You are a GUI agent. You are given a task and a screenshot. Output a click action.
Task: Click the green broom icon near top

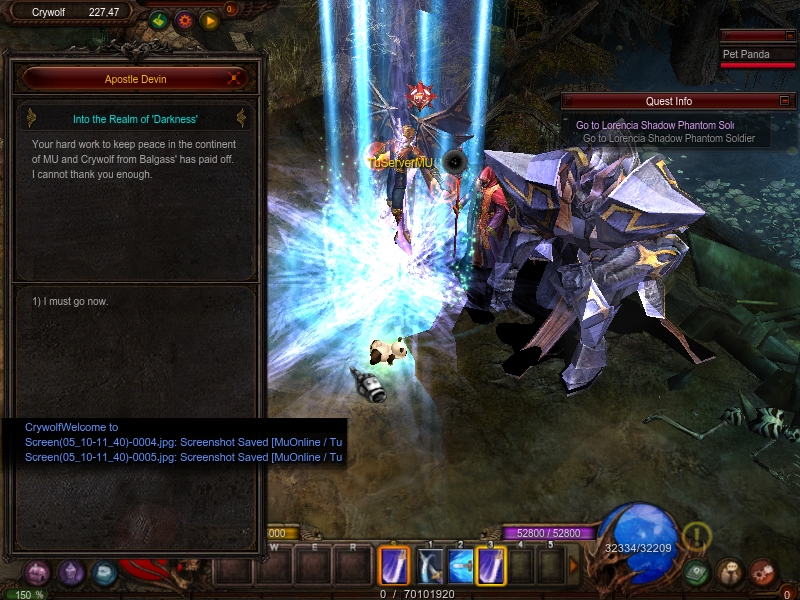coord(159,20)
